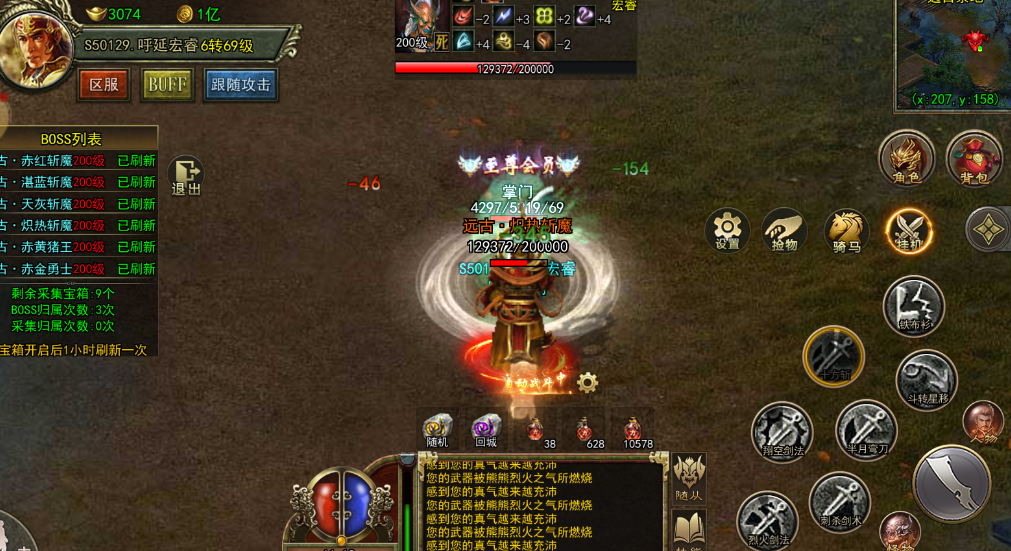Open the 区服 server button
The height and width of the screenshot is (551, 1011).
[x=104, y=85]
